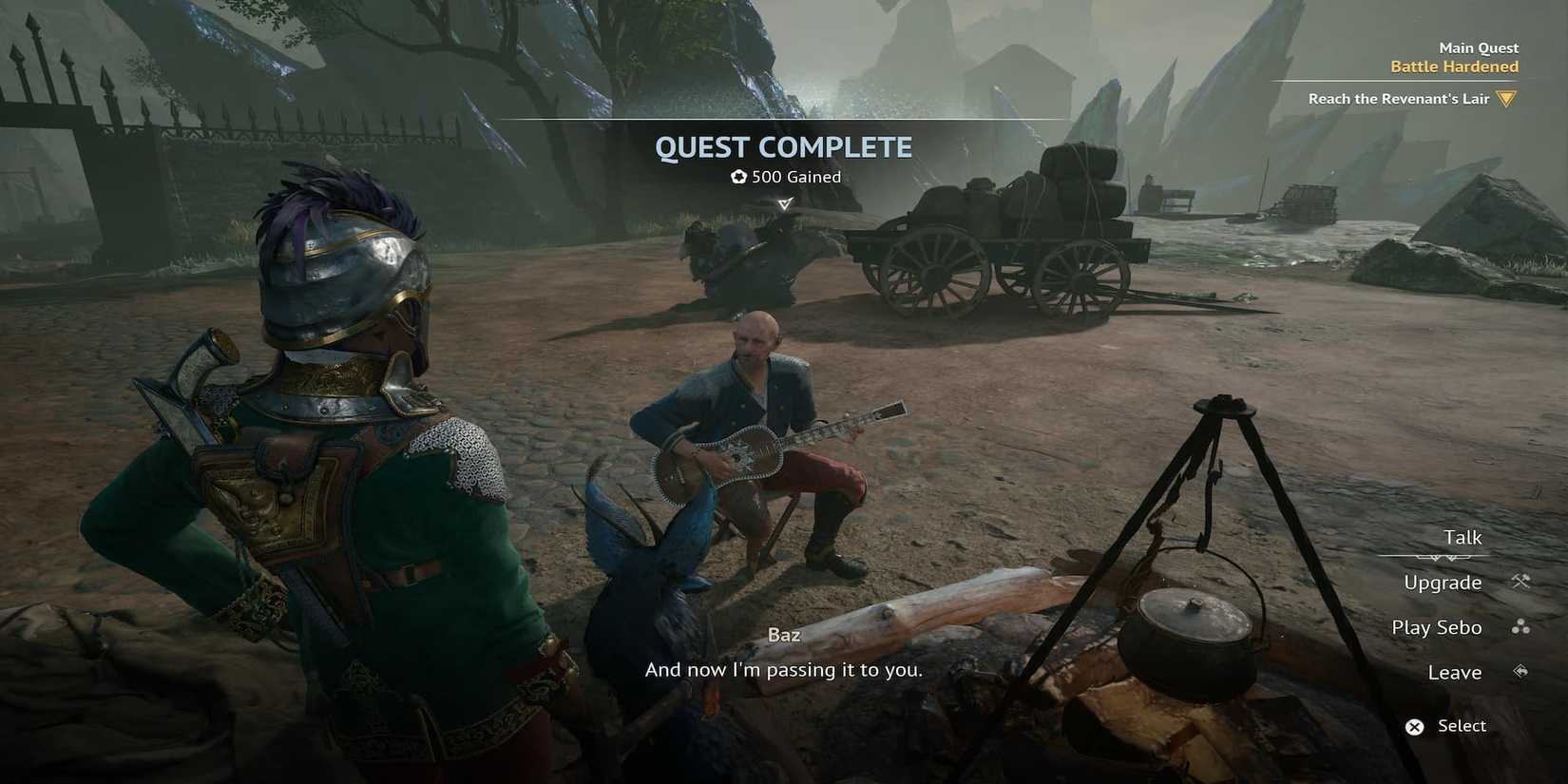Click the Play Sebo game-pieces icon
This screenshot has width=1568, height=784.
1522,627
